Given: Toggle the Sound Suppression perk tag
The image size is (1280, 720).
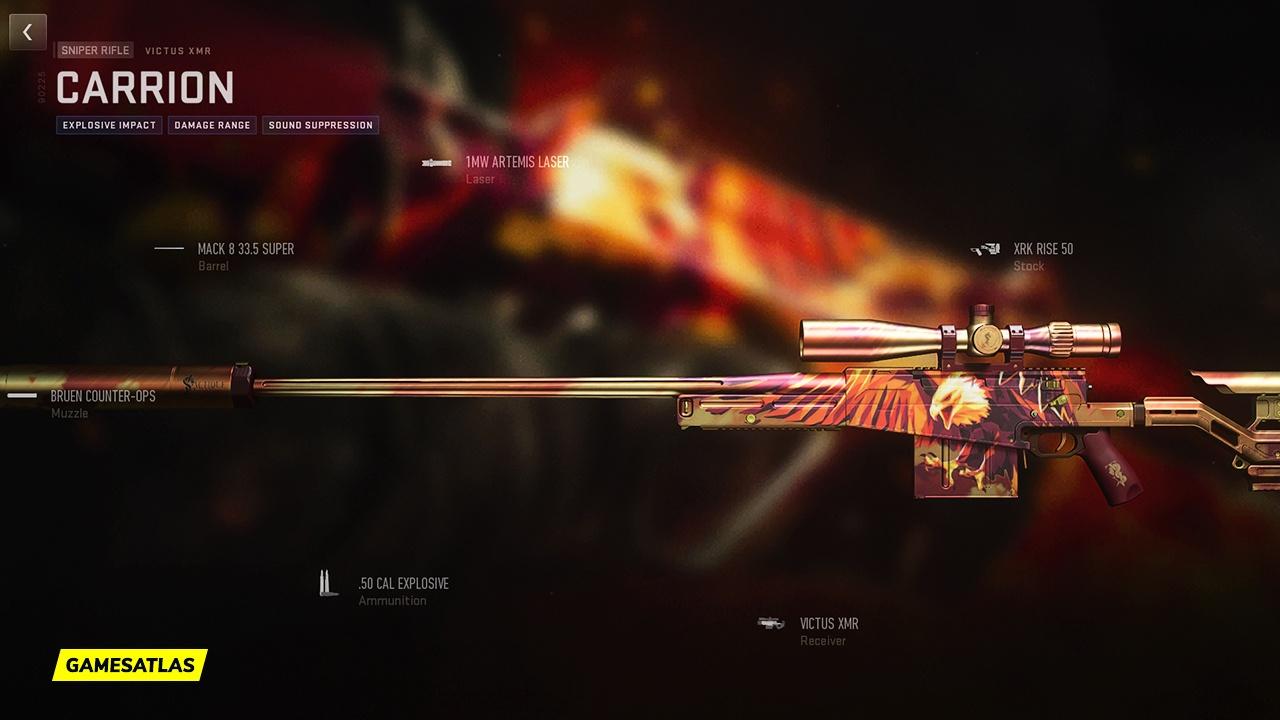Looking at the screenshot, I should (x=320, y=125).
